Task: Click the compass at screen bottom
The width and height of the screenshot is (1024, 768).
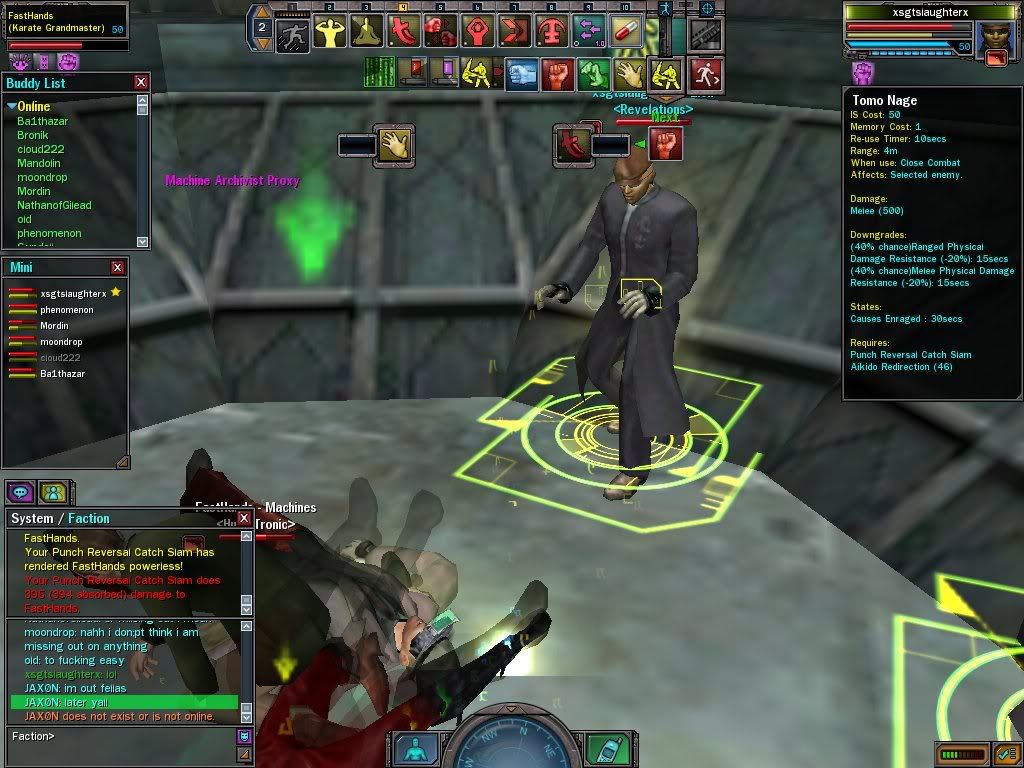Action: [509, 746]
